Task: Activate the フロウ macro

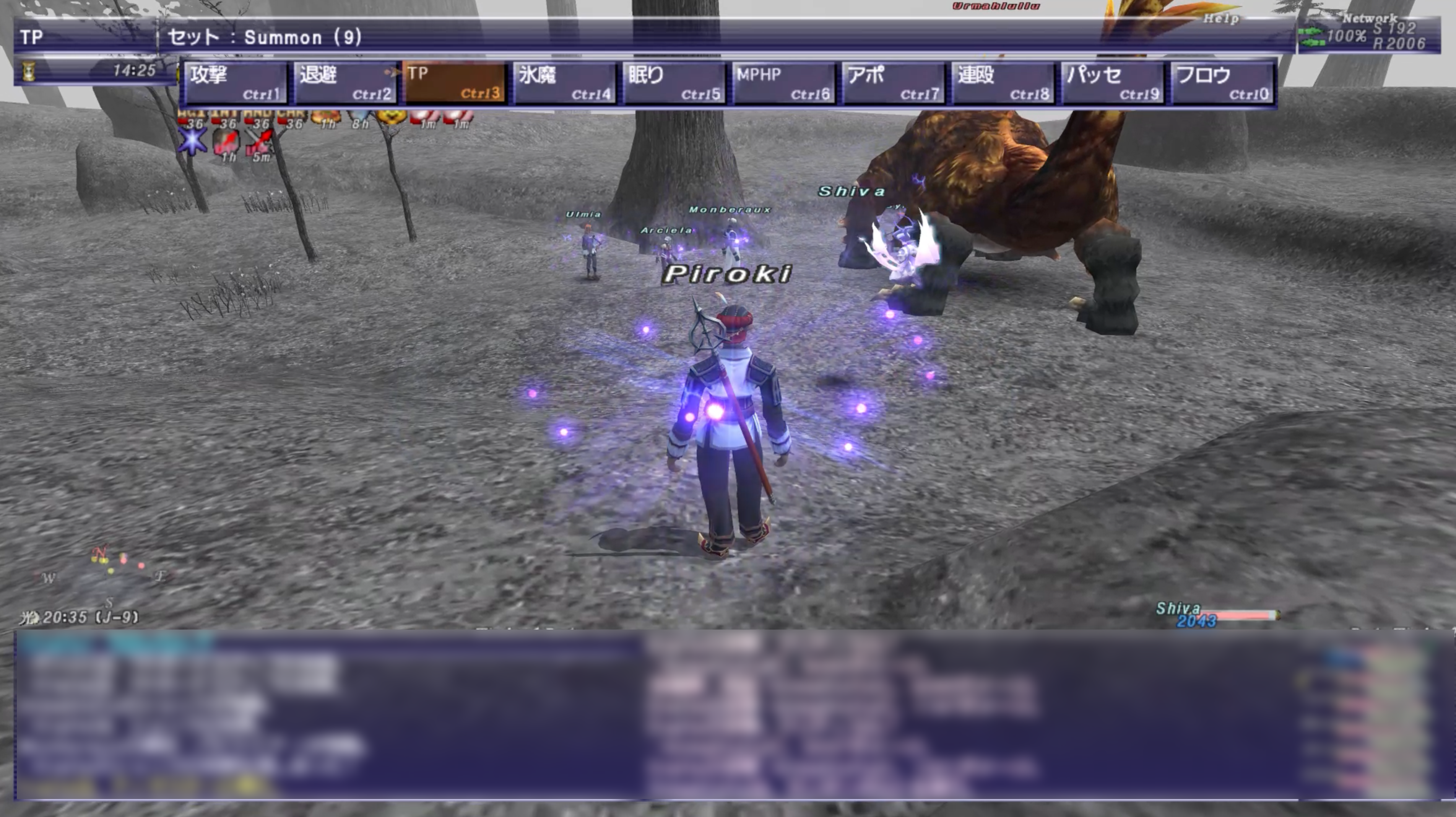Action: tap(1222, 83)
